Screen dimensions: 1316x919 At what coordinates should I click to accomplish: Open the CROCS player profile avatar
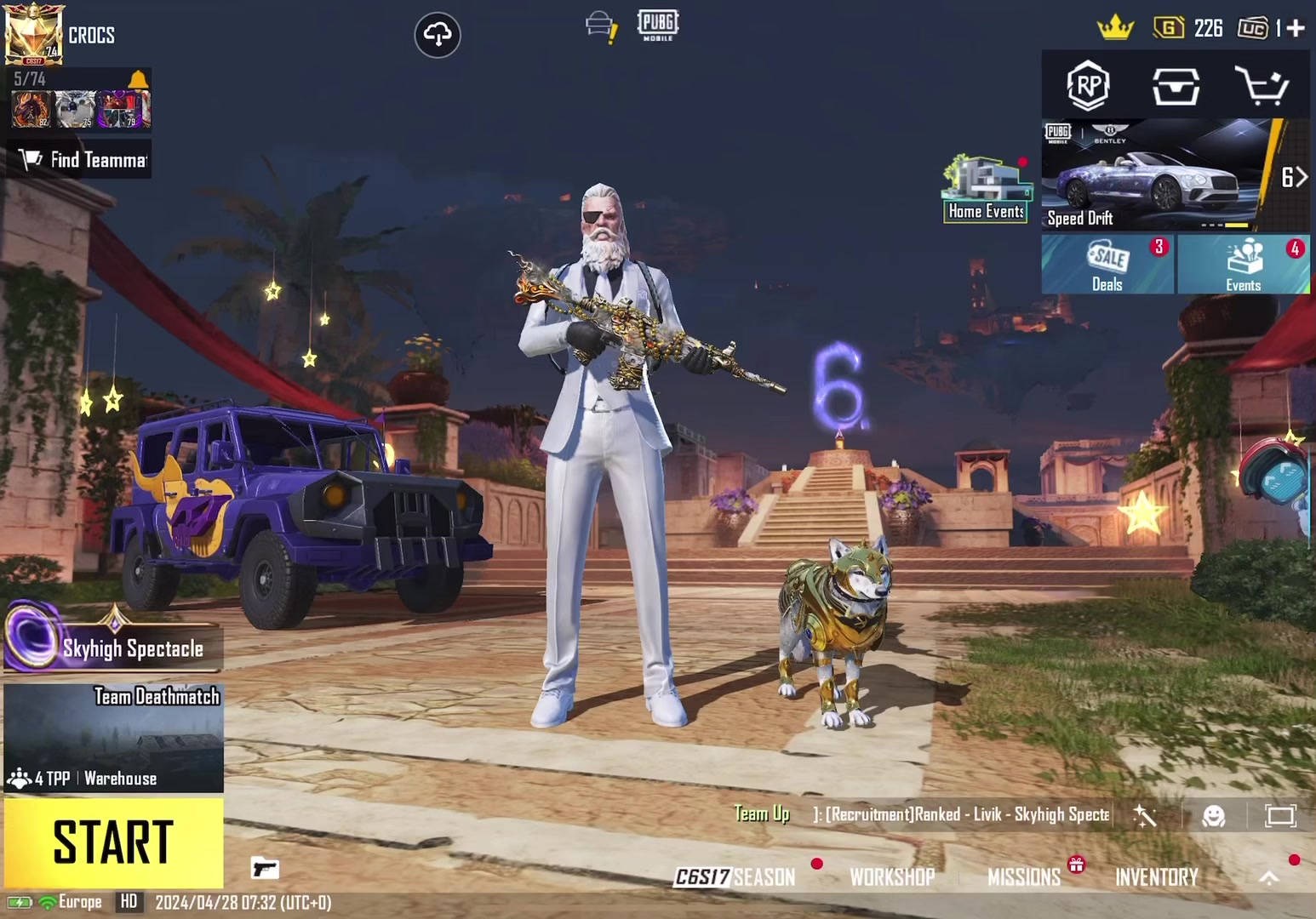coord(33,35)
